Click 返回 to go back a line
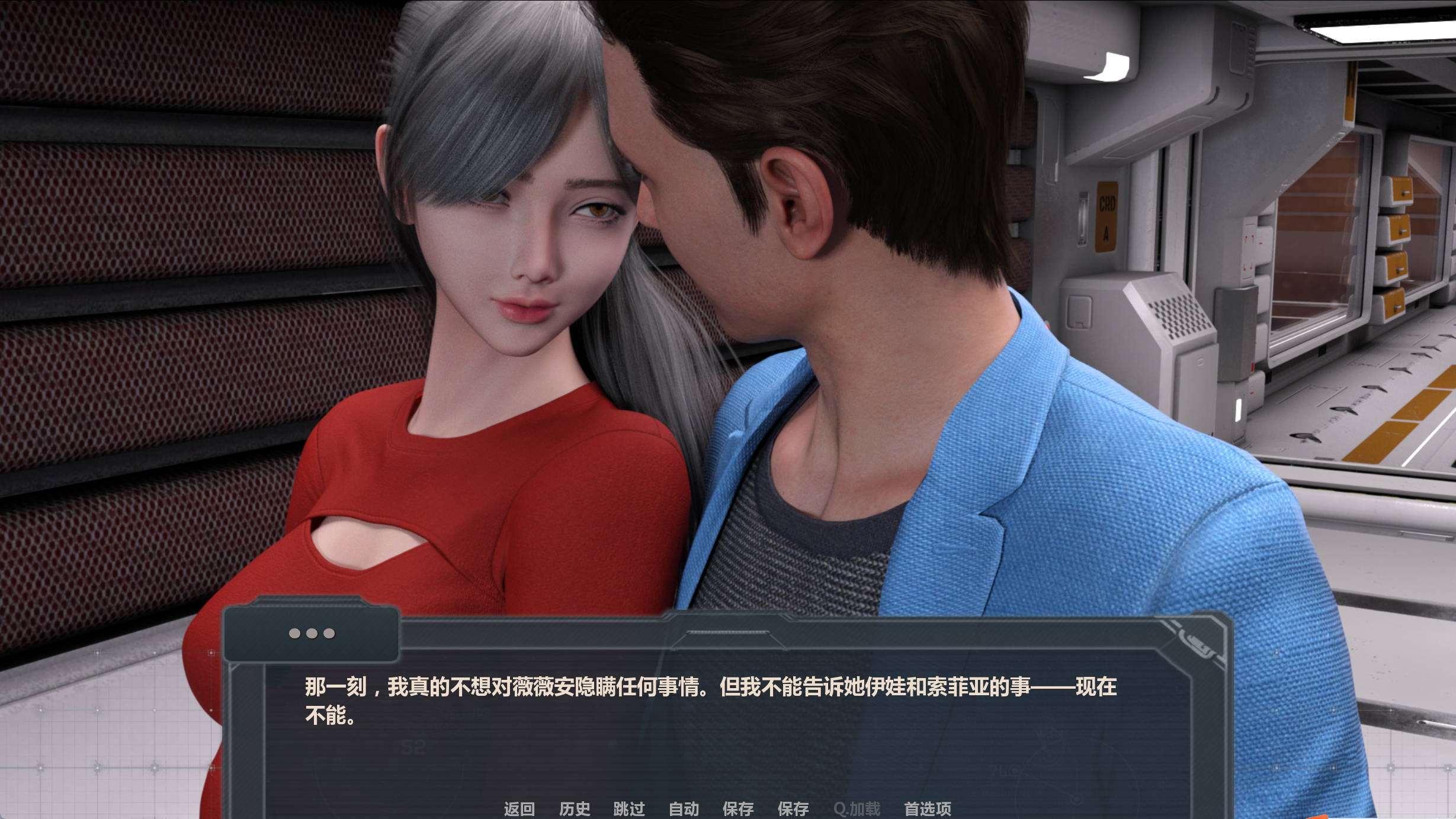This screenshot has width=1456, height=819. pos(519,809)
